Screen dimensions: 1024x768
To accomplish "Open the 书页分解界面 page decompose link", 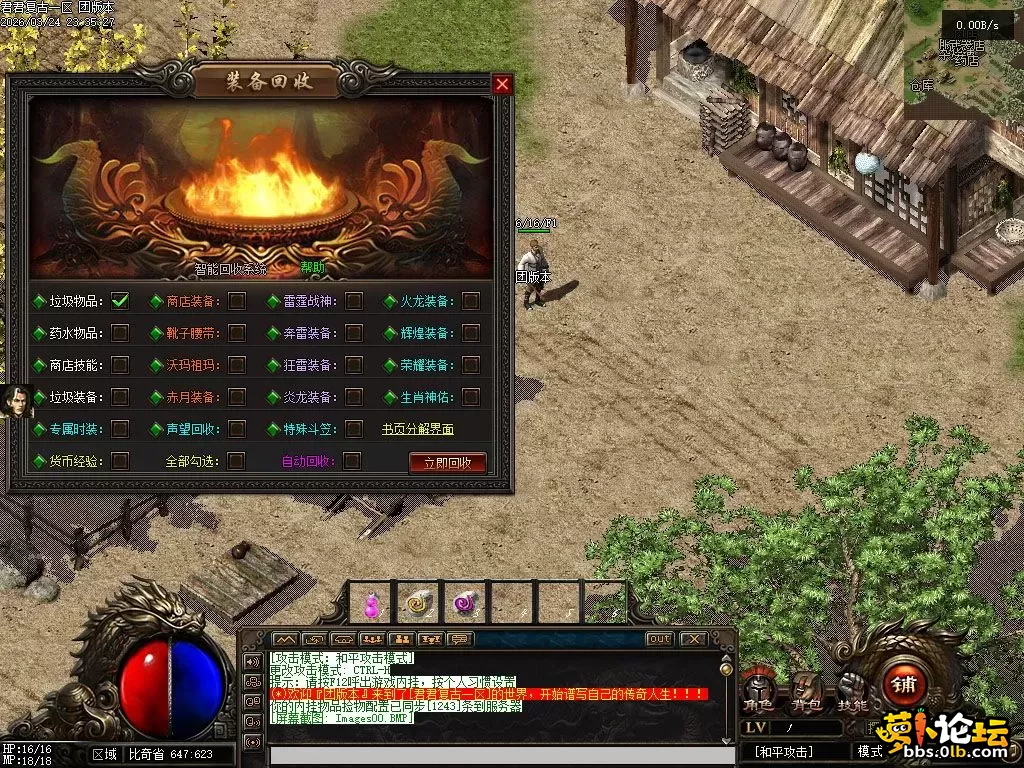I will [x=417, y=429].
